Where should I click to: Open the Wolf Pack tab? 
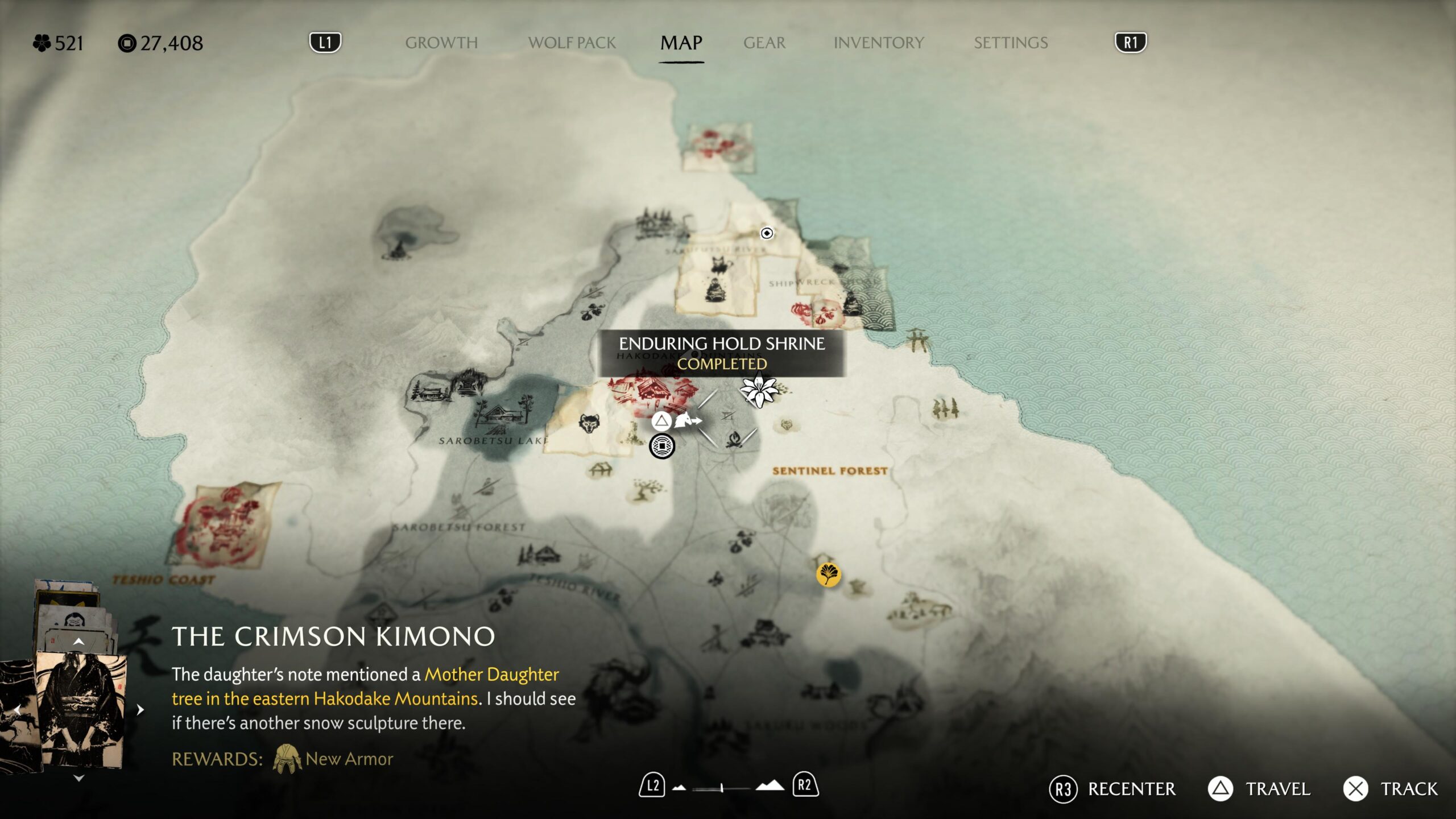point(572,43)
